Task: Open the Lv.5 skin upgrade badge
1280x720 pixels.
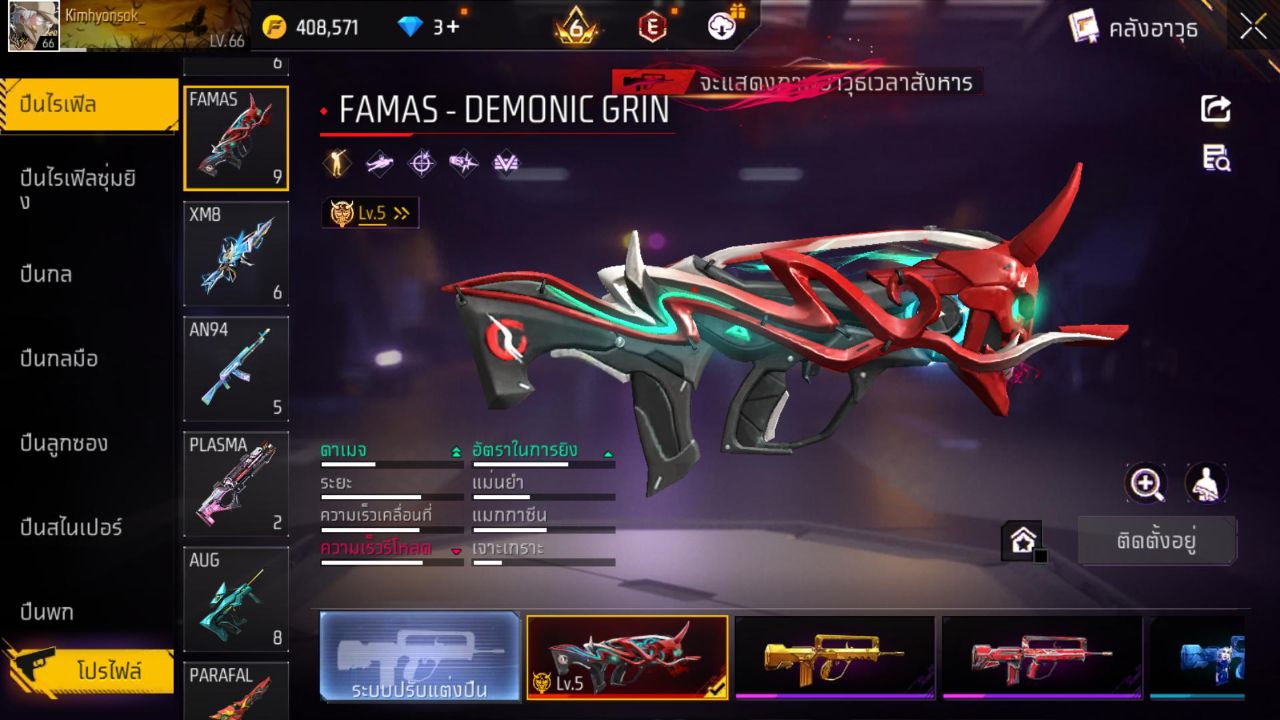Action: pyautogui.click(x=370, y=213)
